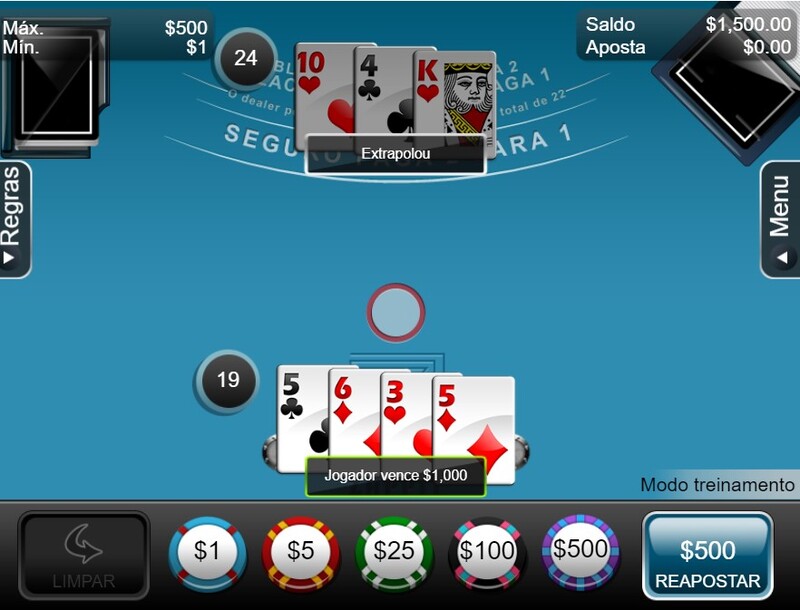Choose the $5 betting chip
The image size is (800, 610).
coord(300,551)
